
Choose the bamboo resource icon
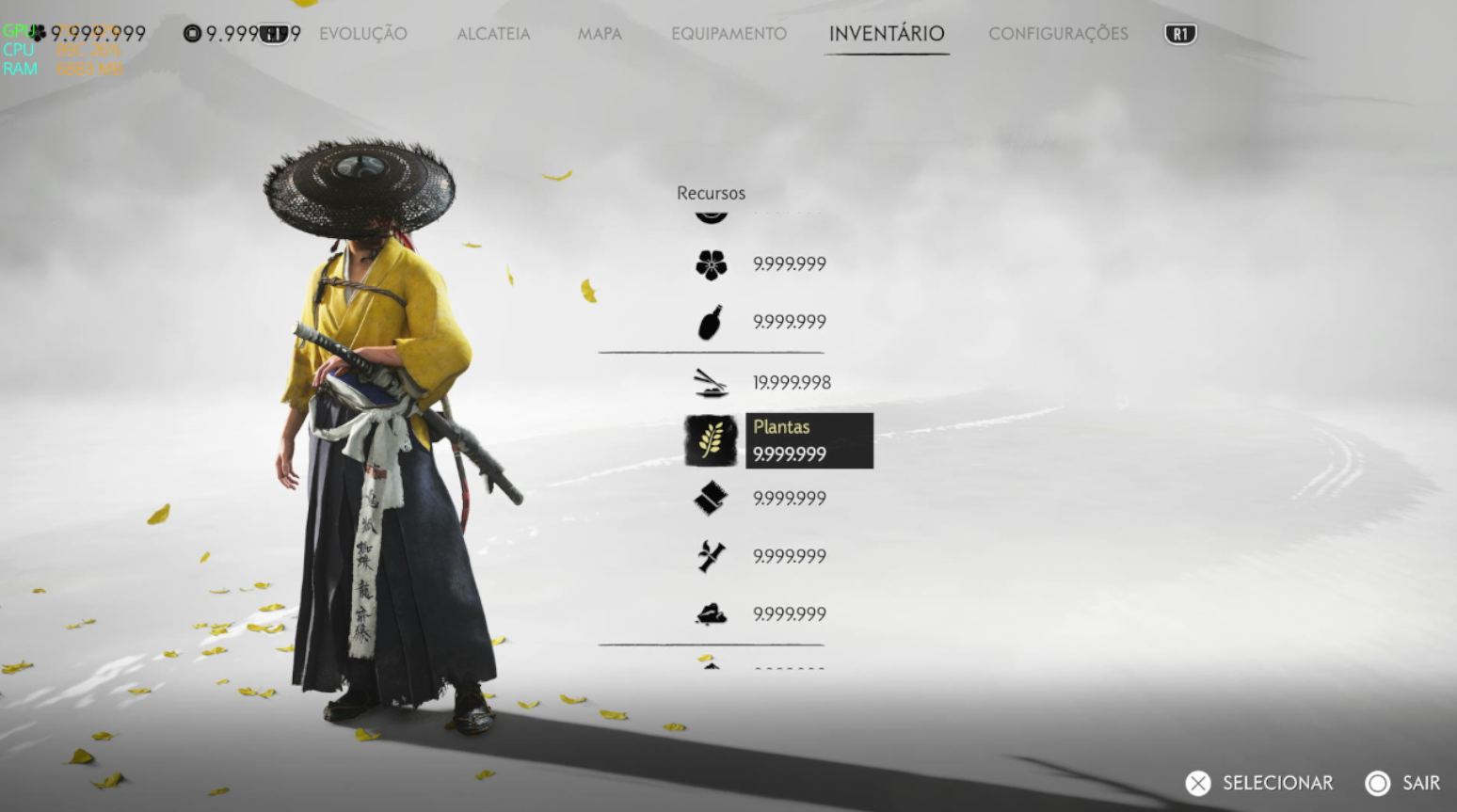(x=711, y=556)
